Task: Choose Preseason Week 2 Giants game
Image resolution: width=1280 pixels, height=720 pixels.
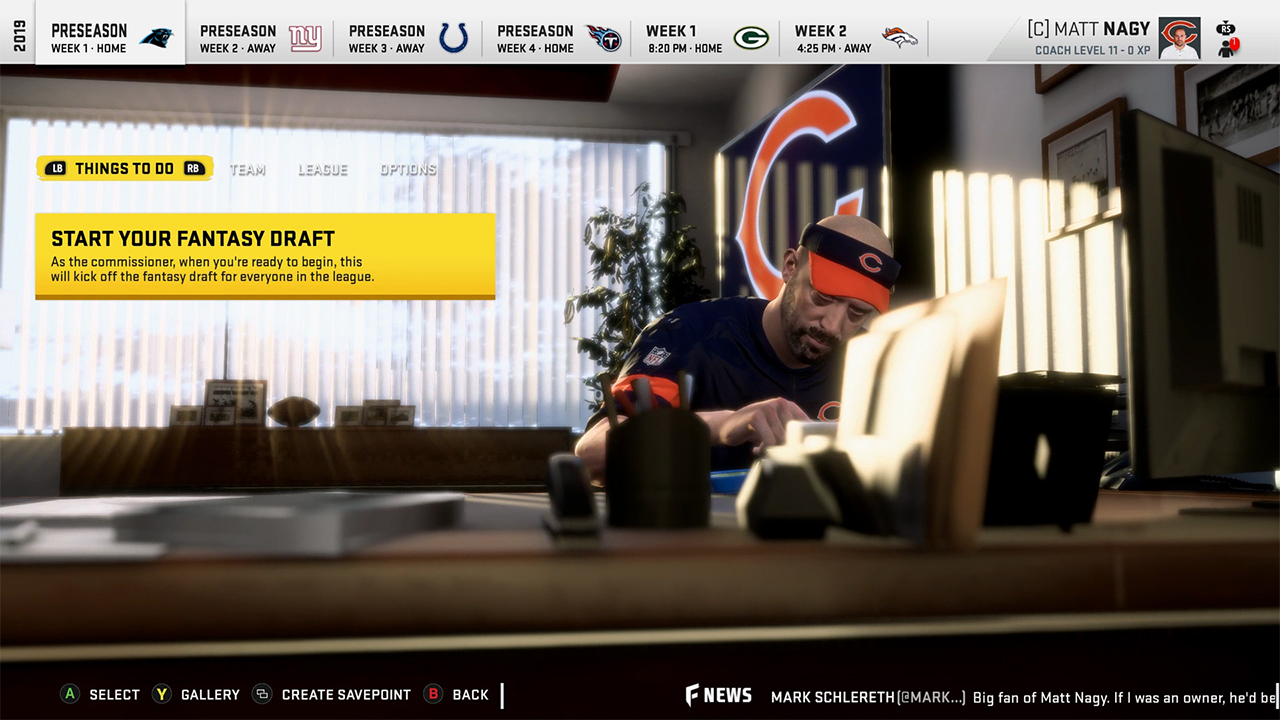Action: [x=259, y=38]
